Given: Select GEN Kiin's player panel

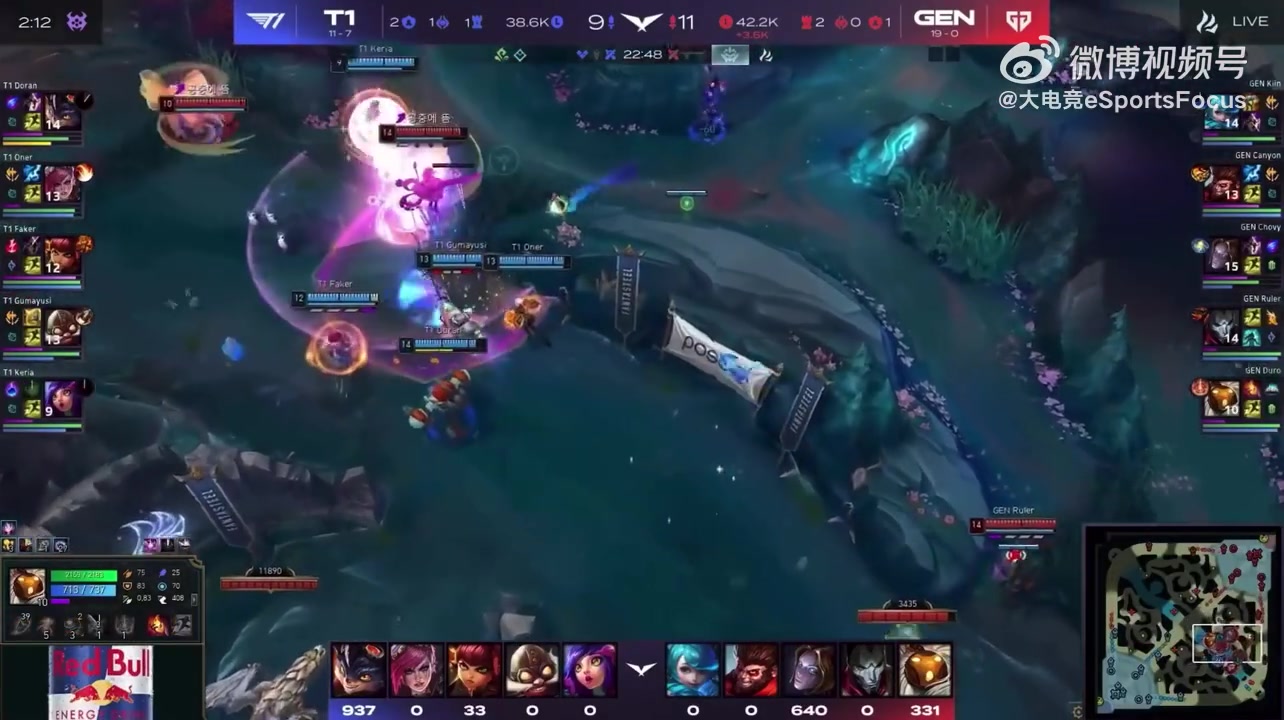Looking at the screenshot, I should 1238,112.
